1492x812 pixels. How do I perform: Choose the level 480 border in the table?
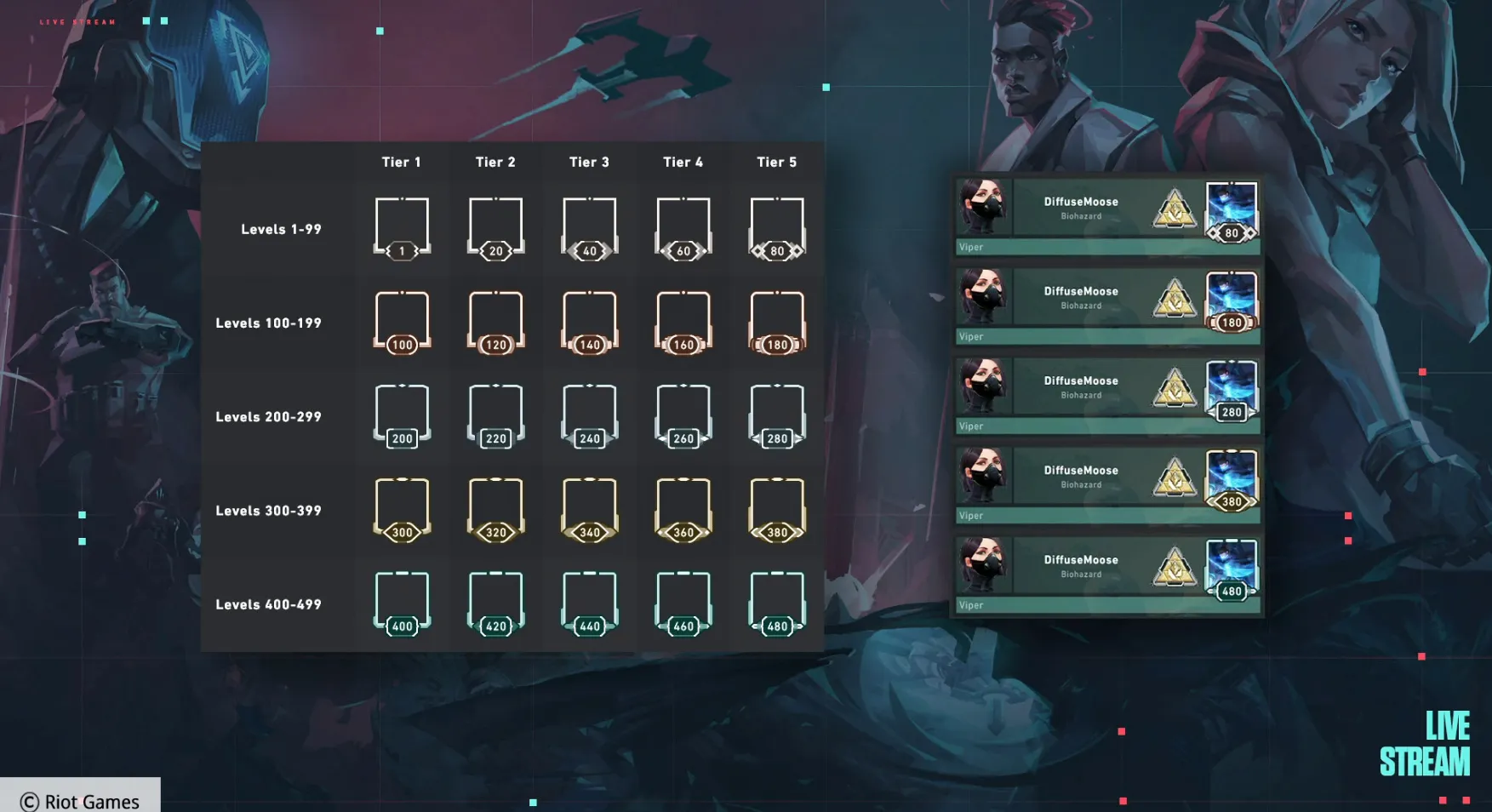click(x=776, y=603)
